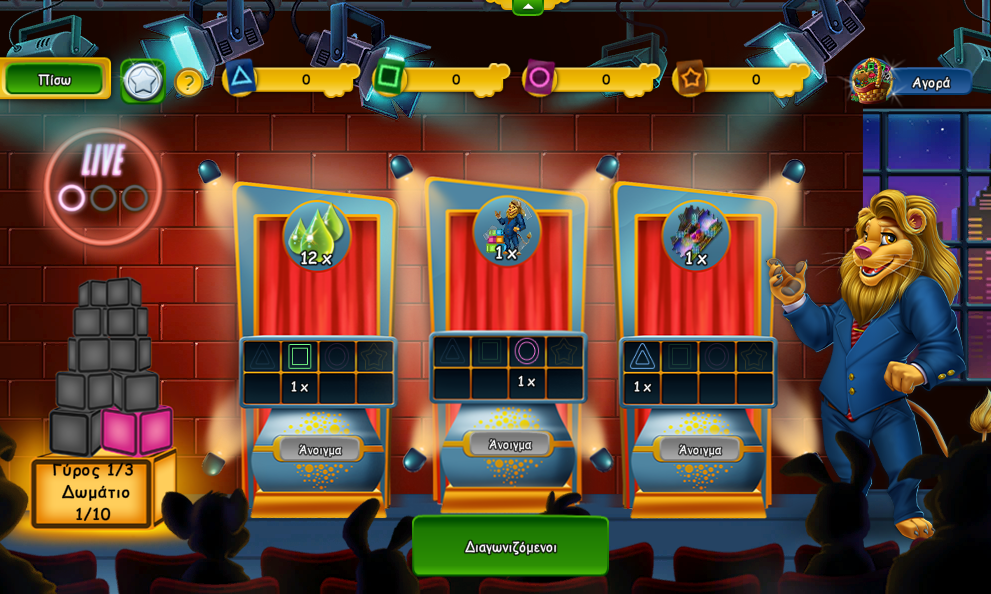This screenshot has height=594, width=991.
Task: Select the lion figure 1x prize badge
Action: pyautogui.click(x=507, y=231)
